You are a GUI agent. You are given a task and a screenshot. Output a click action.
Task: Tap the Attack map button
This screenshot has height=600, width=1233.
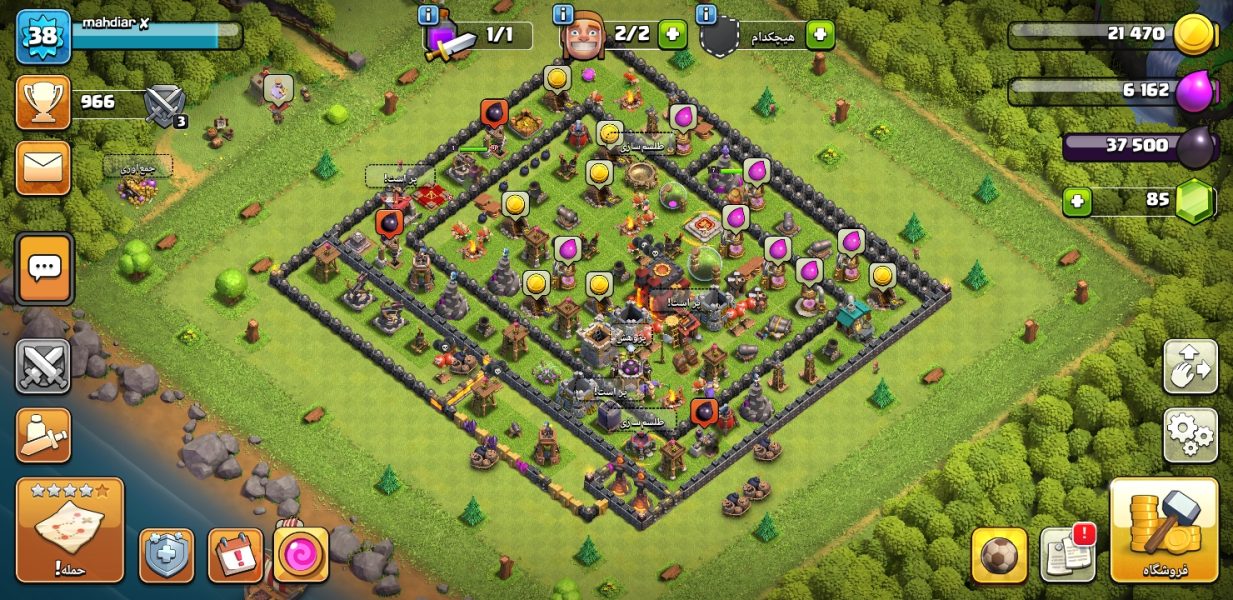click(x=70, y=530)
